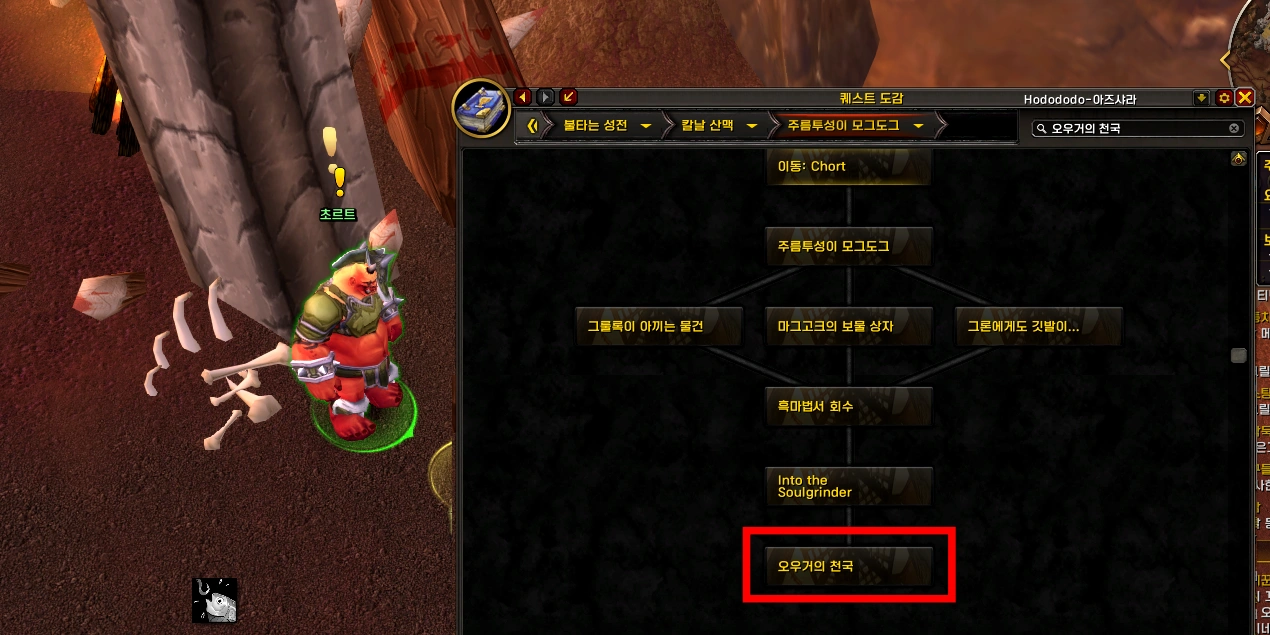Click the yellow down-arrow button by settings

pos(1202,98)
